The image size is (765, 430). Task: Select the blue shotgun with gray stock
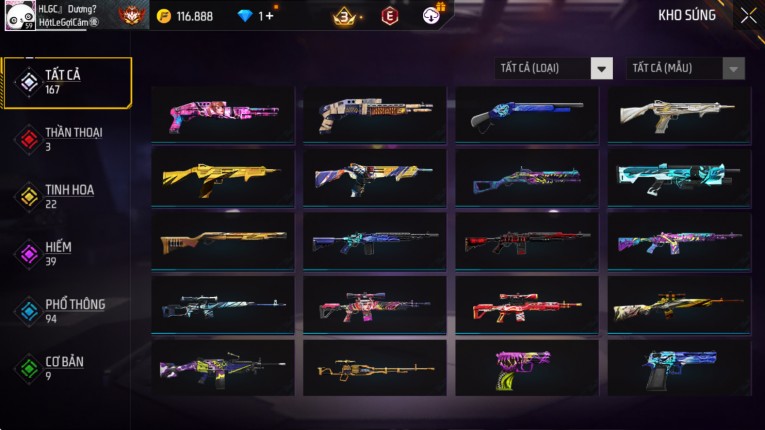pyautogui.click(x=527, y=114)
